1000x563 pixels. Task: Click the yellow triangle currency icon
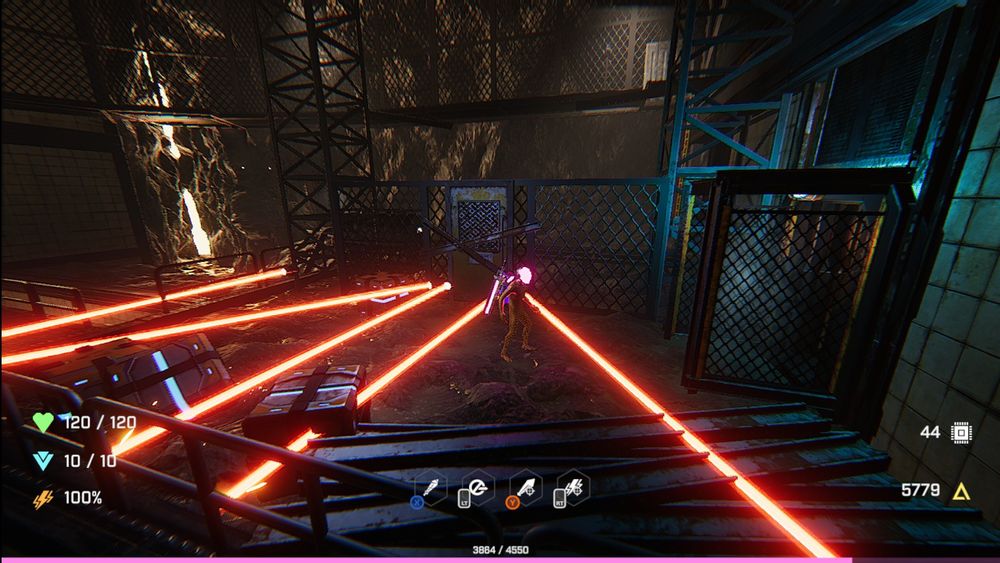pyautogui.click(x=961, y=490)
